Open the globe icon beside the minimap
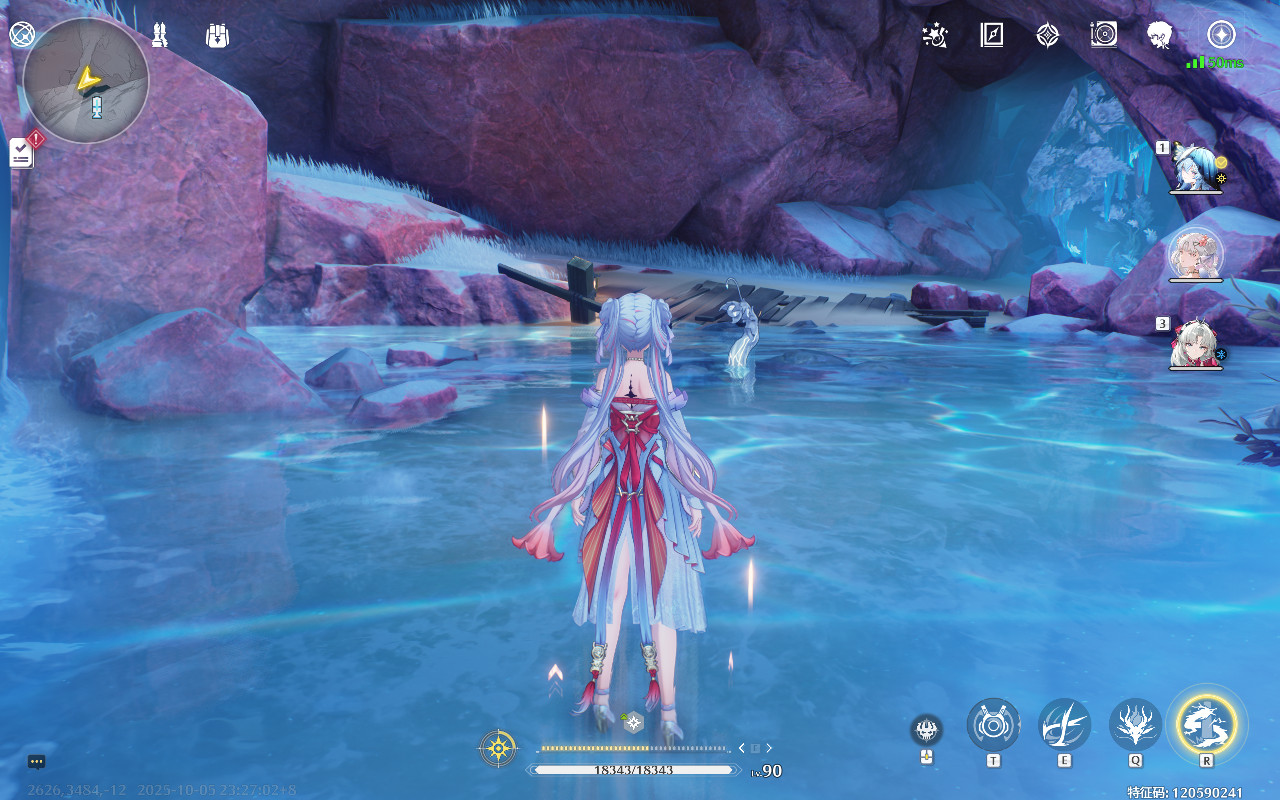Image resolution: width=1280 pixels, height=800 pixels. tap(22, 34)
